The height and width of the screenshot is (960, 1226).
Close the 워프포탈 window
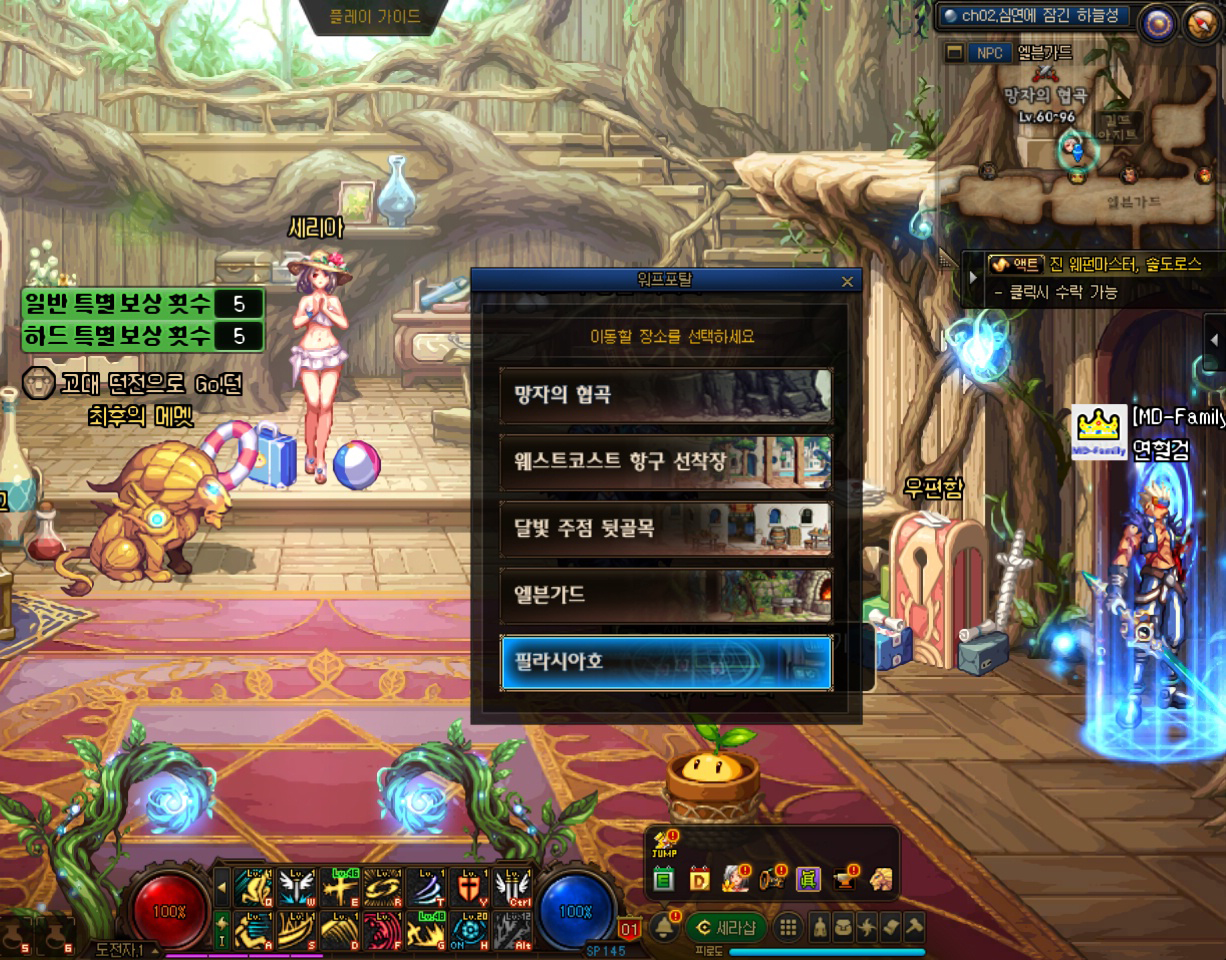848,281
